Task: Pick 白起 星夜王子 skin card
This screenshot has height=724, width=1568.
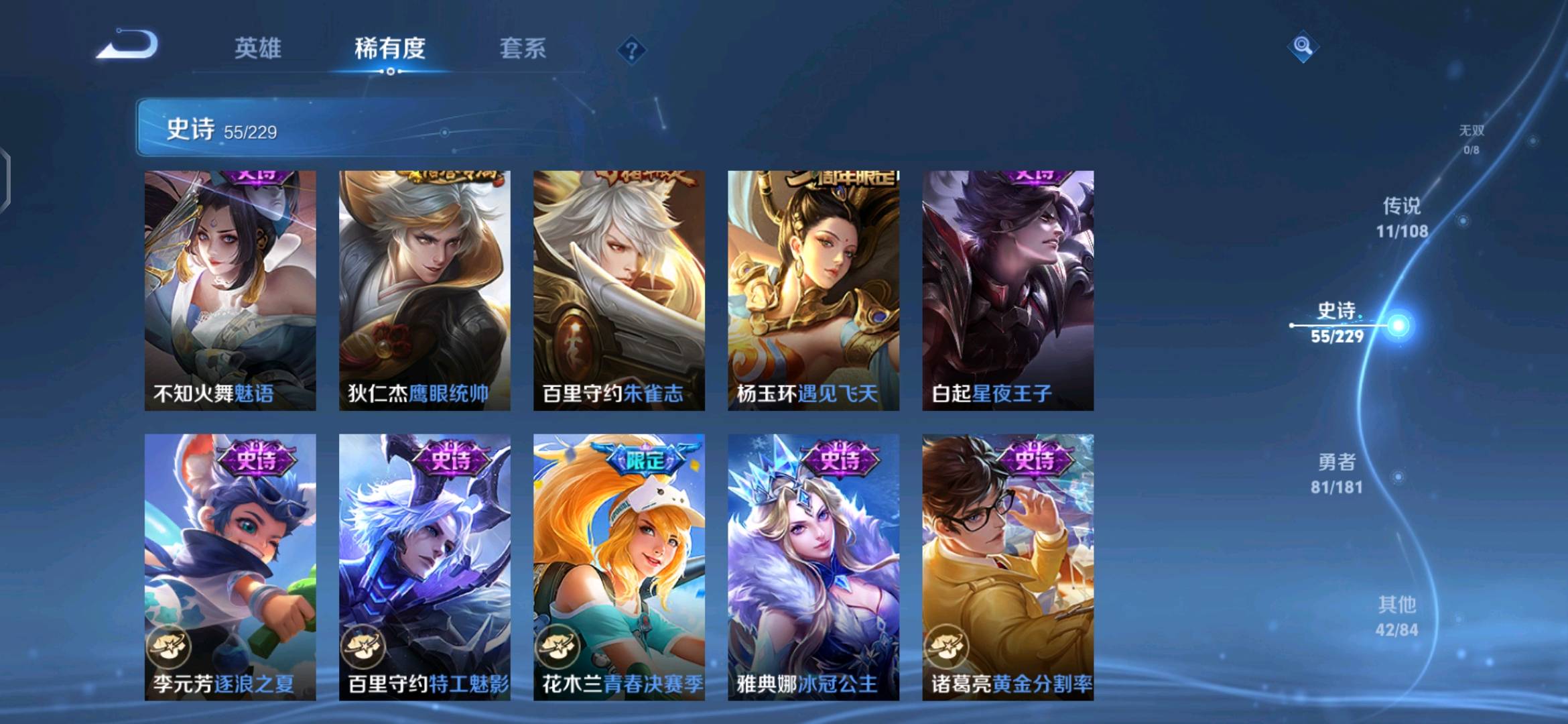Action: pyautogui.click(x=1008, y=290)
